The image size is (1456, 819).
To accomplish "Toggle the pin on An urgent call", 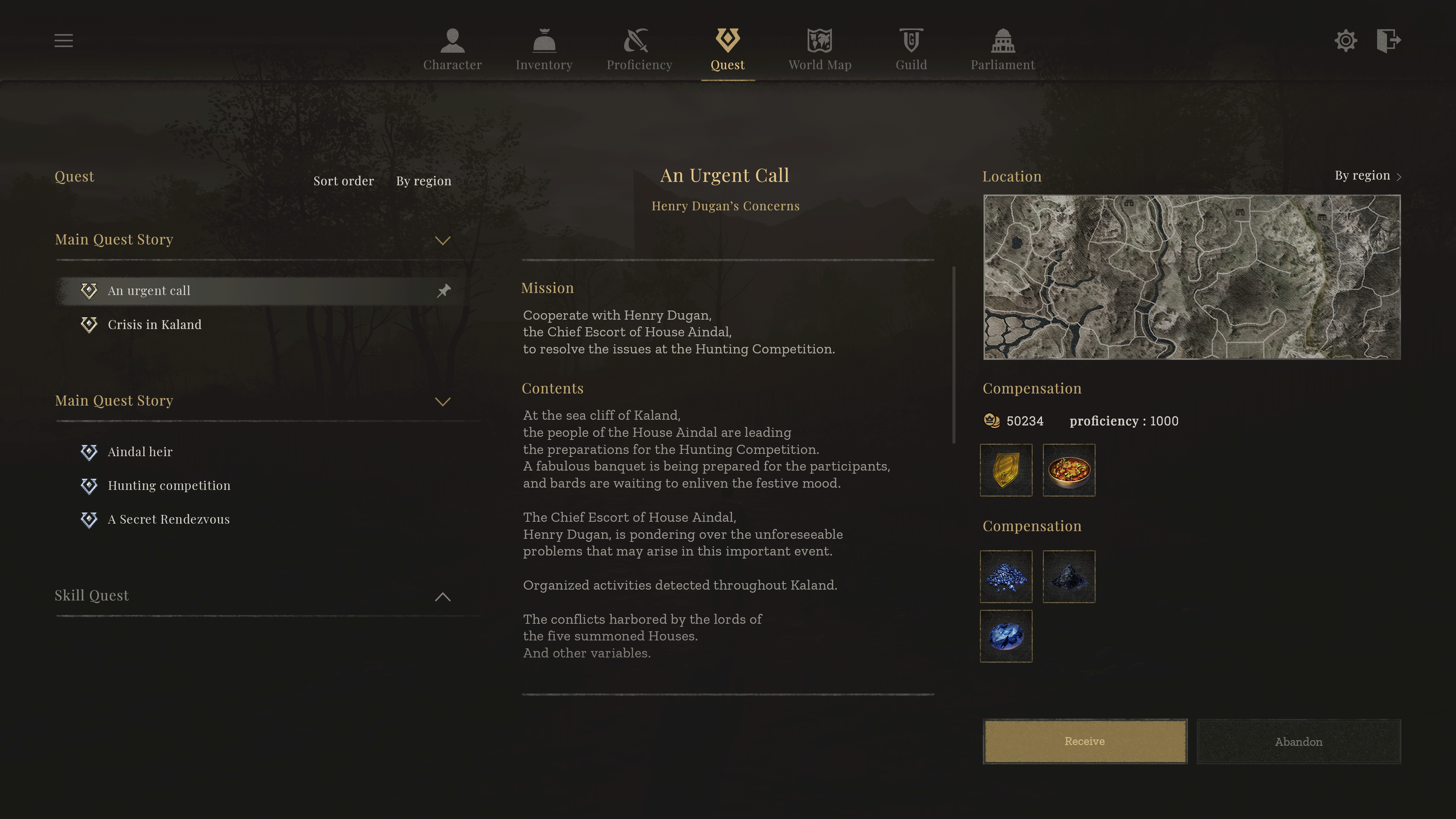I will 444,290.
